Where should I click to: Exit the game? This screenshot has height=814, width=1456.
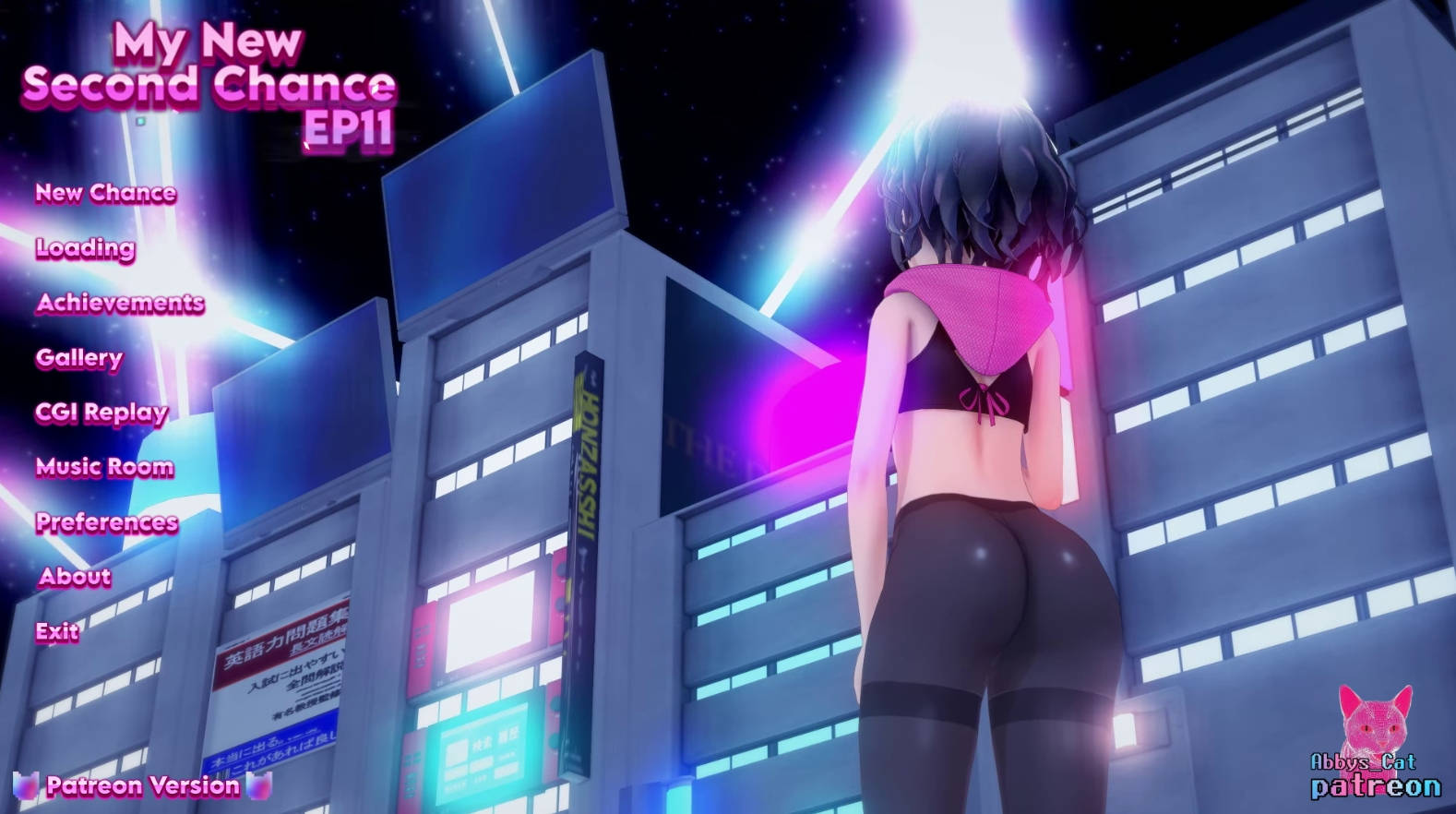55,632
